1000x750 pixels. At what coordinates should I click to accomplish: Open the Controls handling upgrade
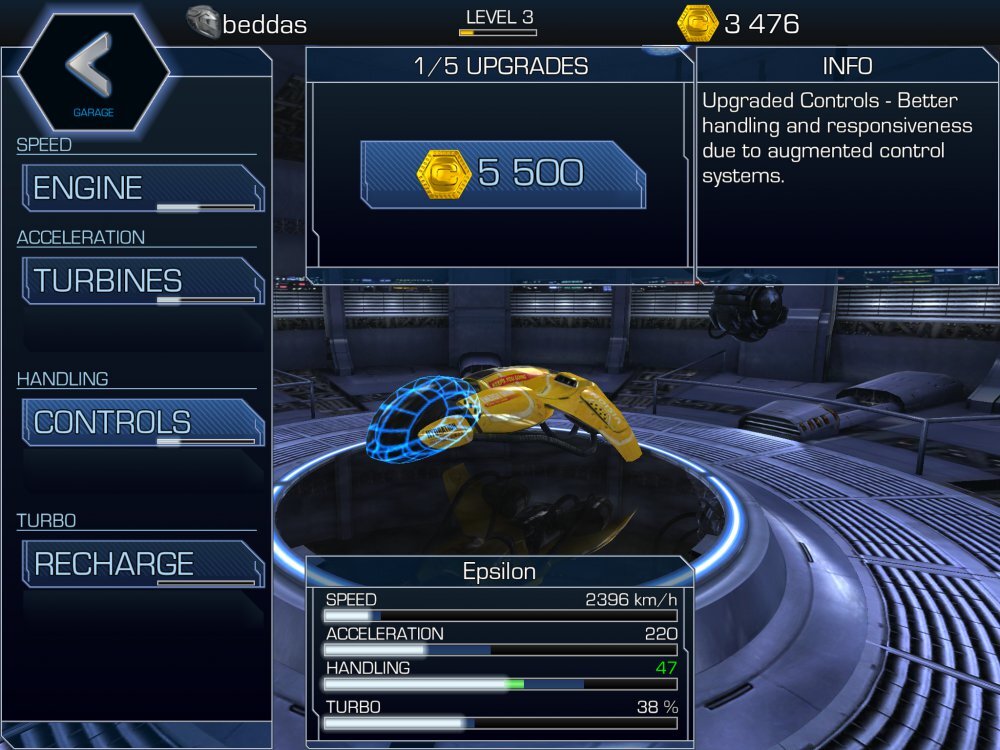click(142, 422)
